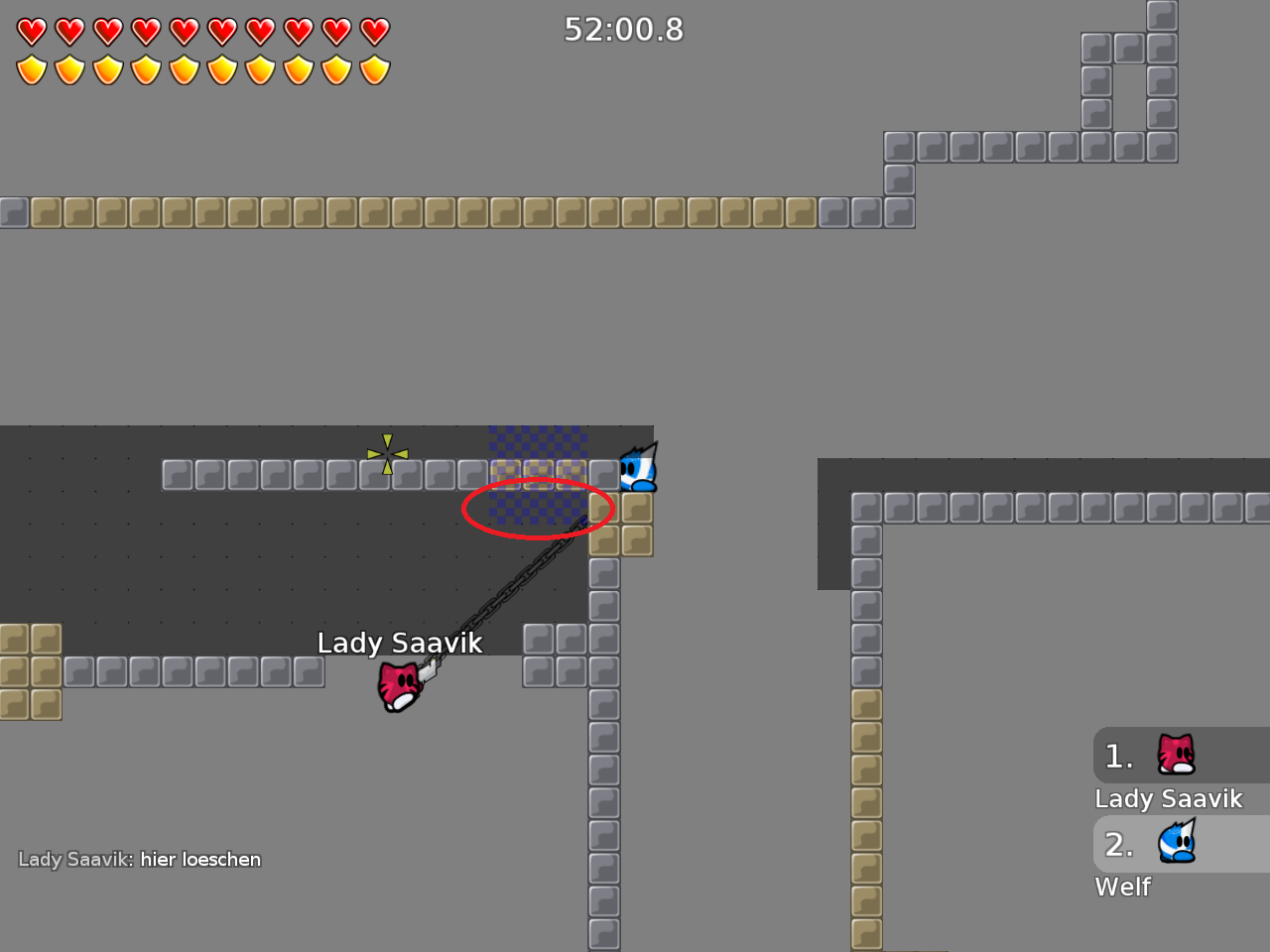
Task: Toggle the middle shield in the armor row
Action: pos(201,69)
